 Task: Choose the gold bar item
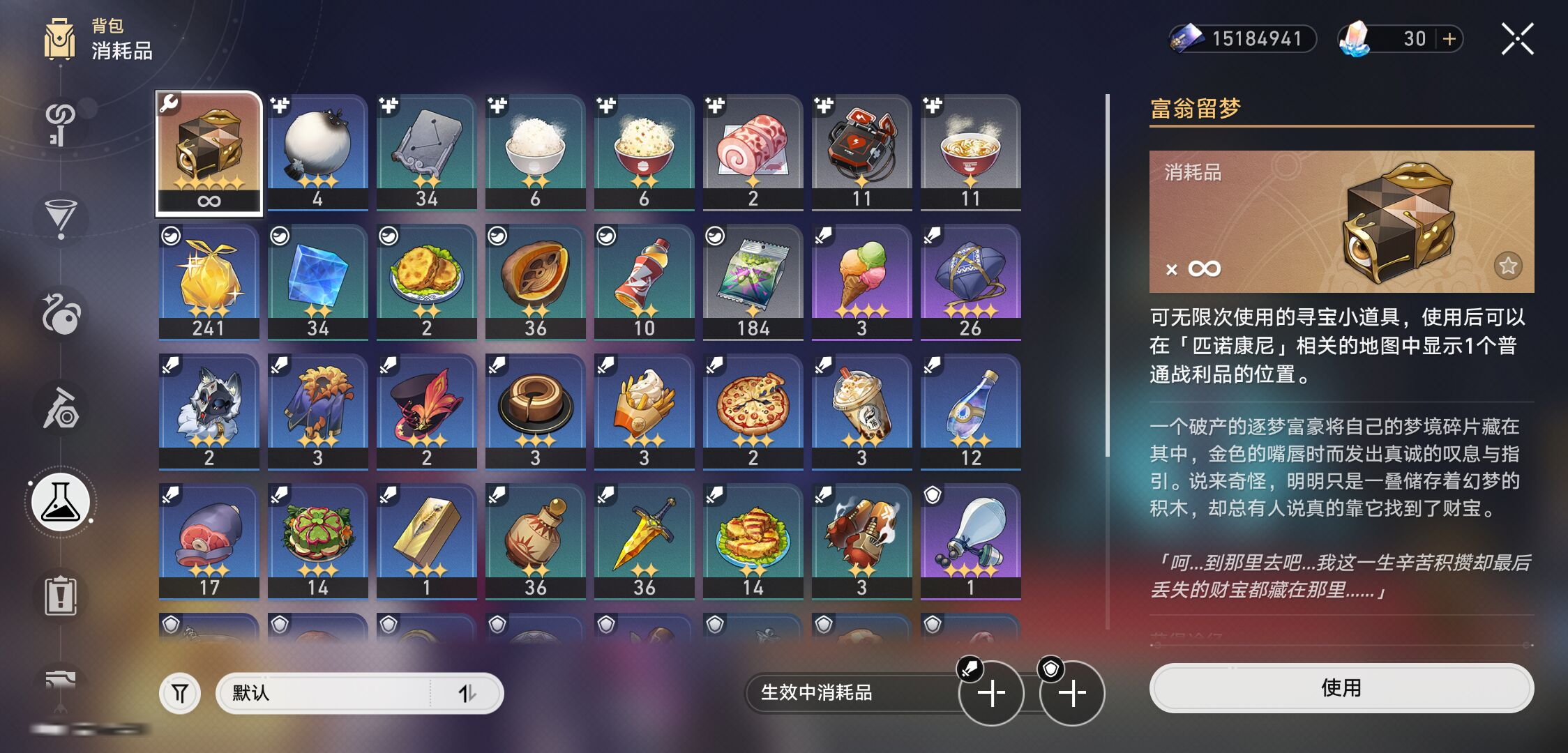426,541
